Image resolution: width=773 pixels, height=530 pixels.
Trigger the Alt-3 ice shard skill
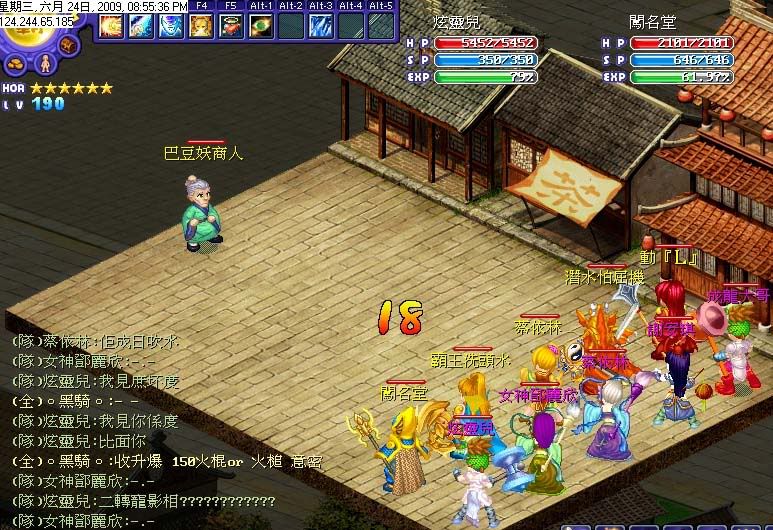coord(321,26)
